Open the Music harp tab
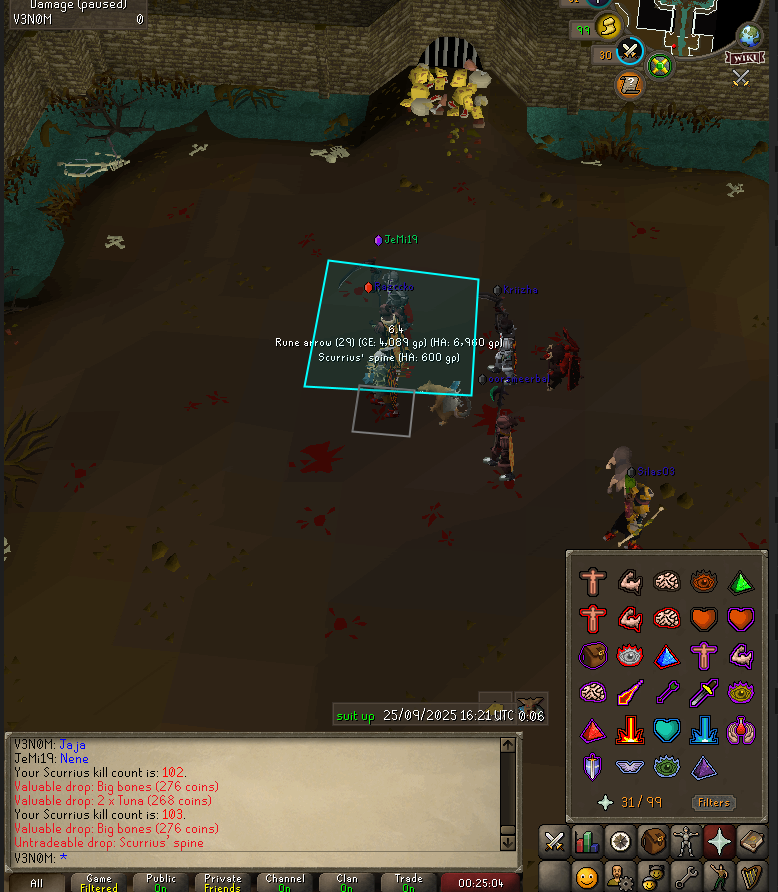 [x=752, y=877]
